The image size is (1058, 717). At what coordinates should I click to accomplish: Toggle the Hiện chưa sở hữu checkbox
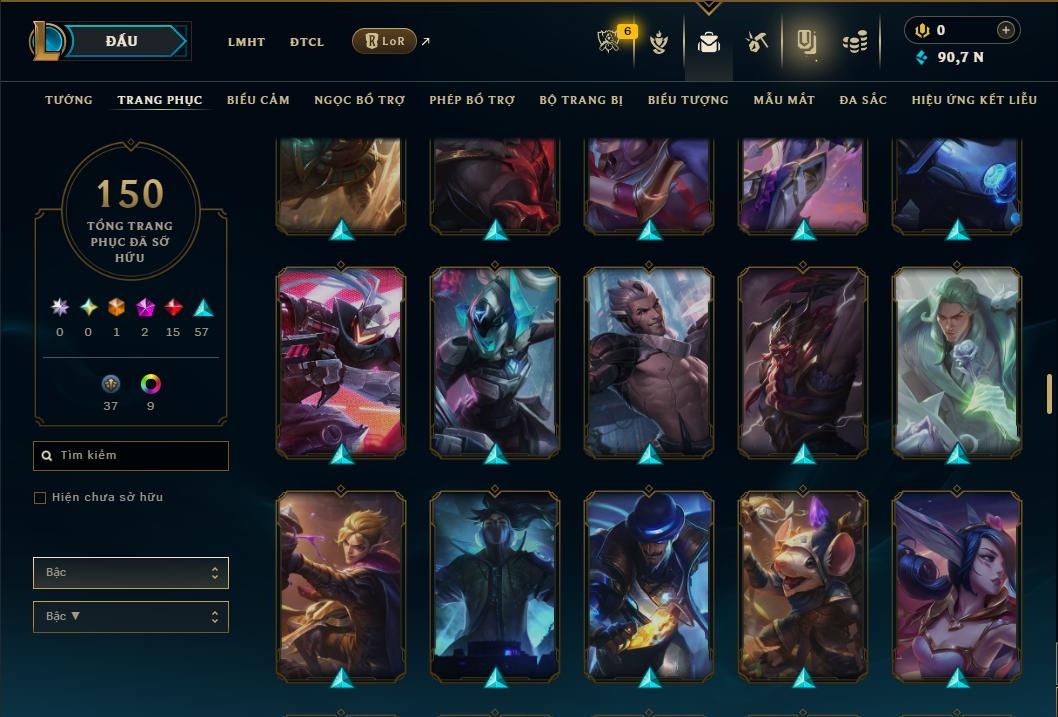(x=40, y=498)
